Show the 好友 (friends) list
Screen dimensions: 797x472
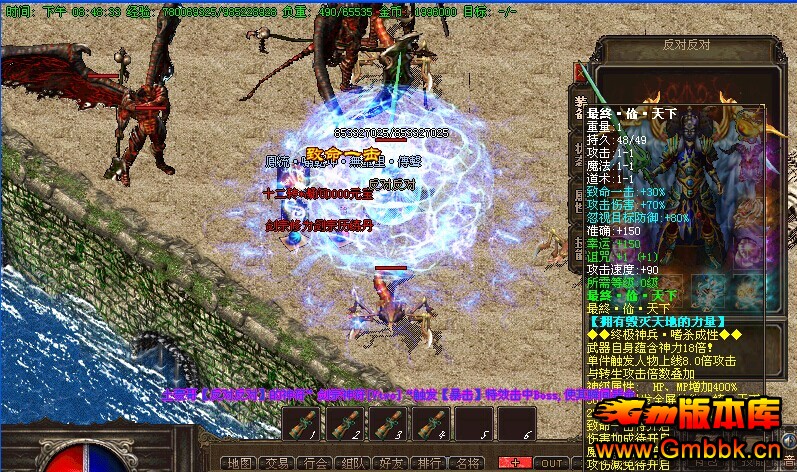pos(389,463)
